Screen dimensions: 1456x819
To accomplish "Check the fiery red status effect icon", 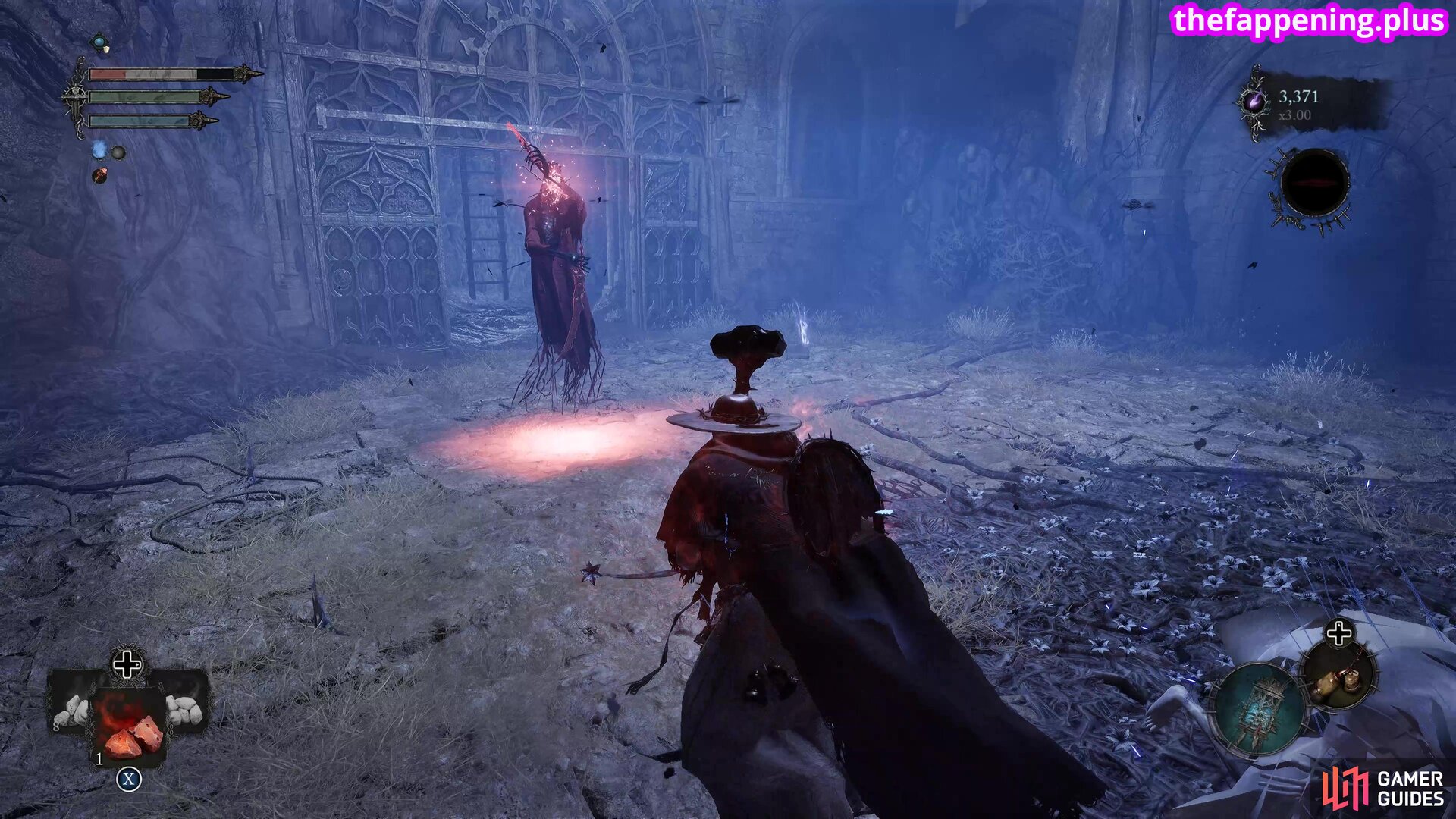I will coord(99,176).
